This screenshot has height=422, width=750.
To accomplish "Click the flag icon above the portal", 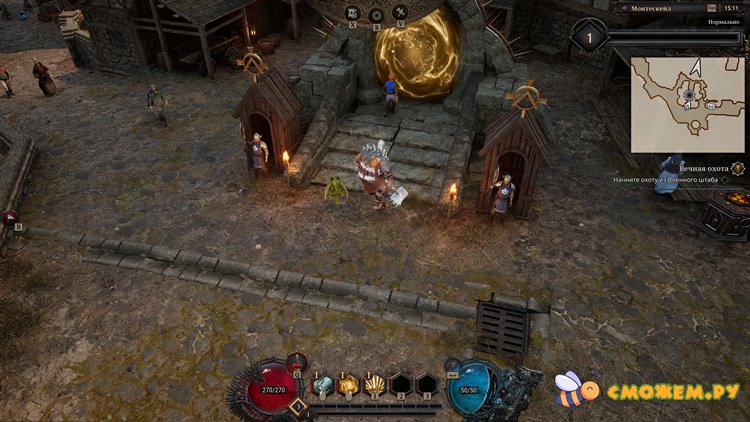I will [353, 13].
